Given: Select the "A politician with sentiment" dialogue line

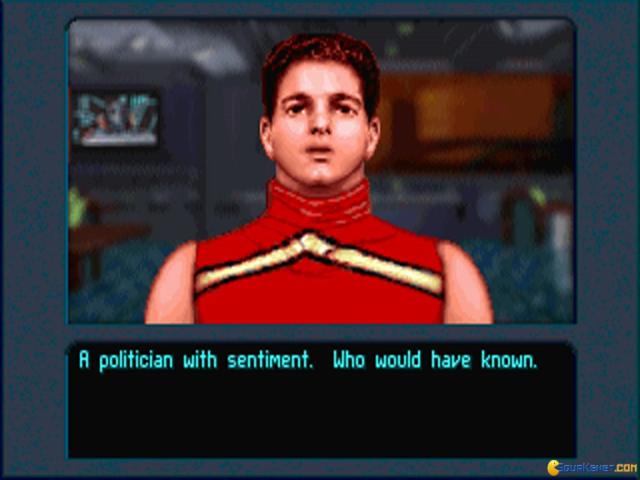Looking at the screenshot, I should point(308,361).
